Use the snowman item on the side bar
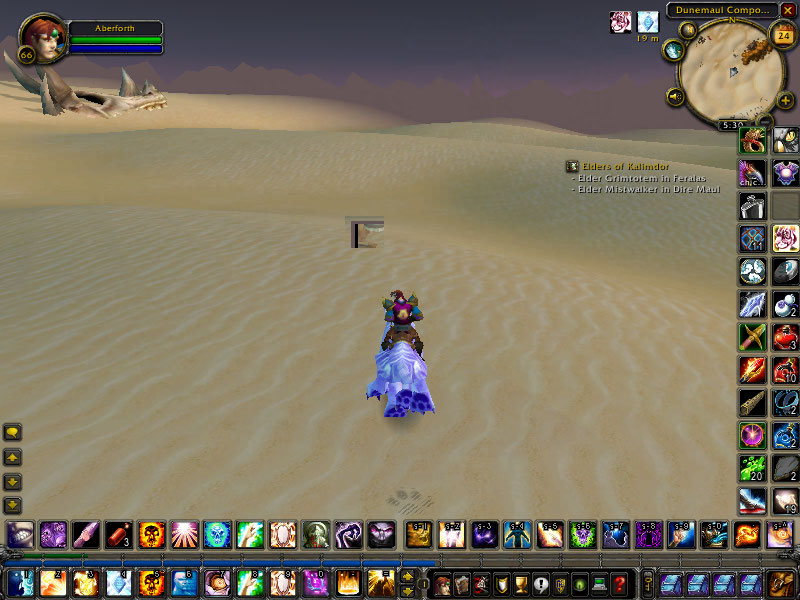This screenshot has height=600, width=800. (x=785, y=304)
